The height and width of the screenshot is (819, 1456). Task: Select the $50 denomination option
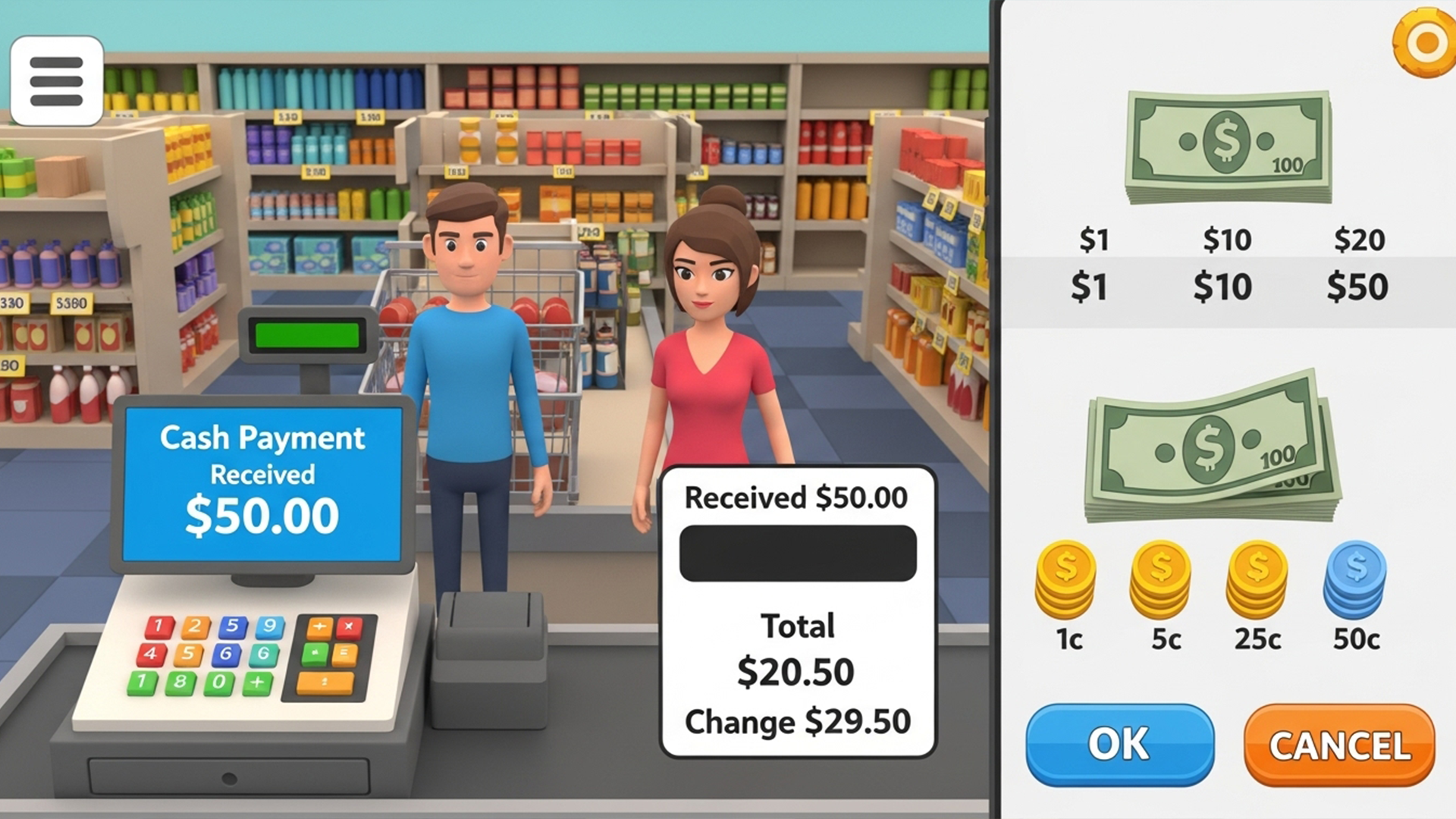(x=1357, y=287)
